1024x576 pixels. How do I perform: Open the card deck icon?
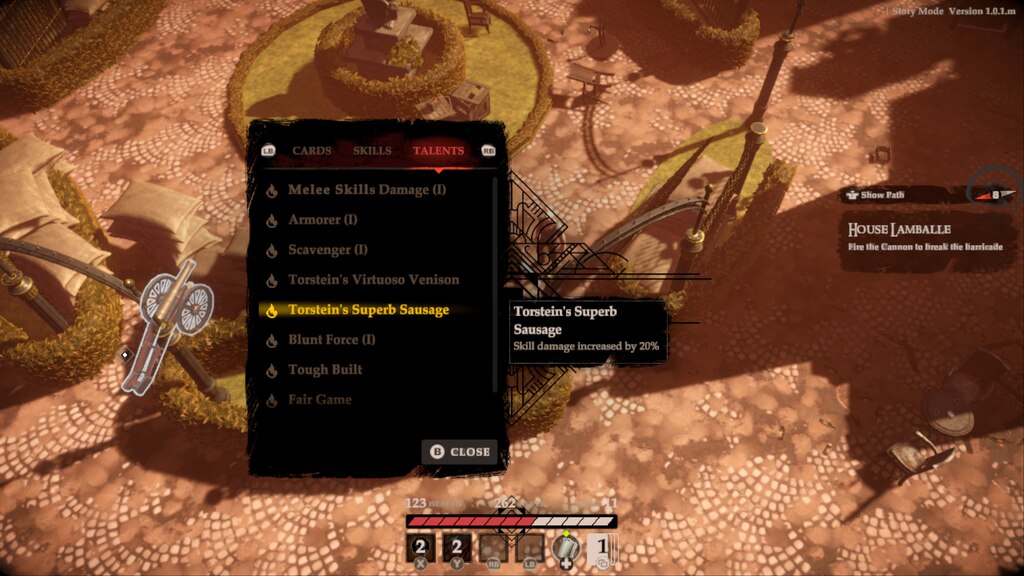(602, 548)
